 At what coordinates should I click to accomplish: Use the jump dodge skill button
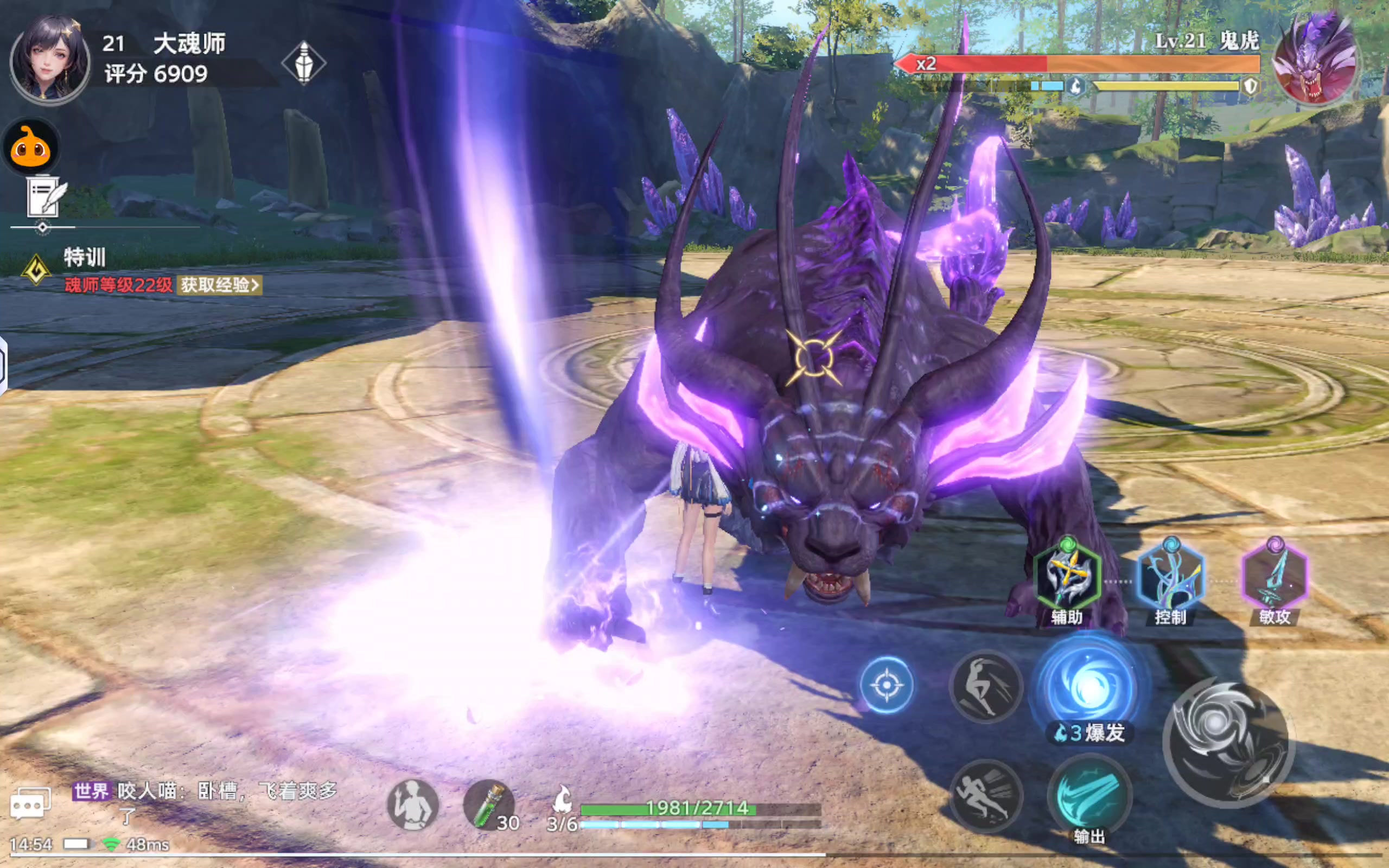pyautogui.click(x=985, y=686)
